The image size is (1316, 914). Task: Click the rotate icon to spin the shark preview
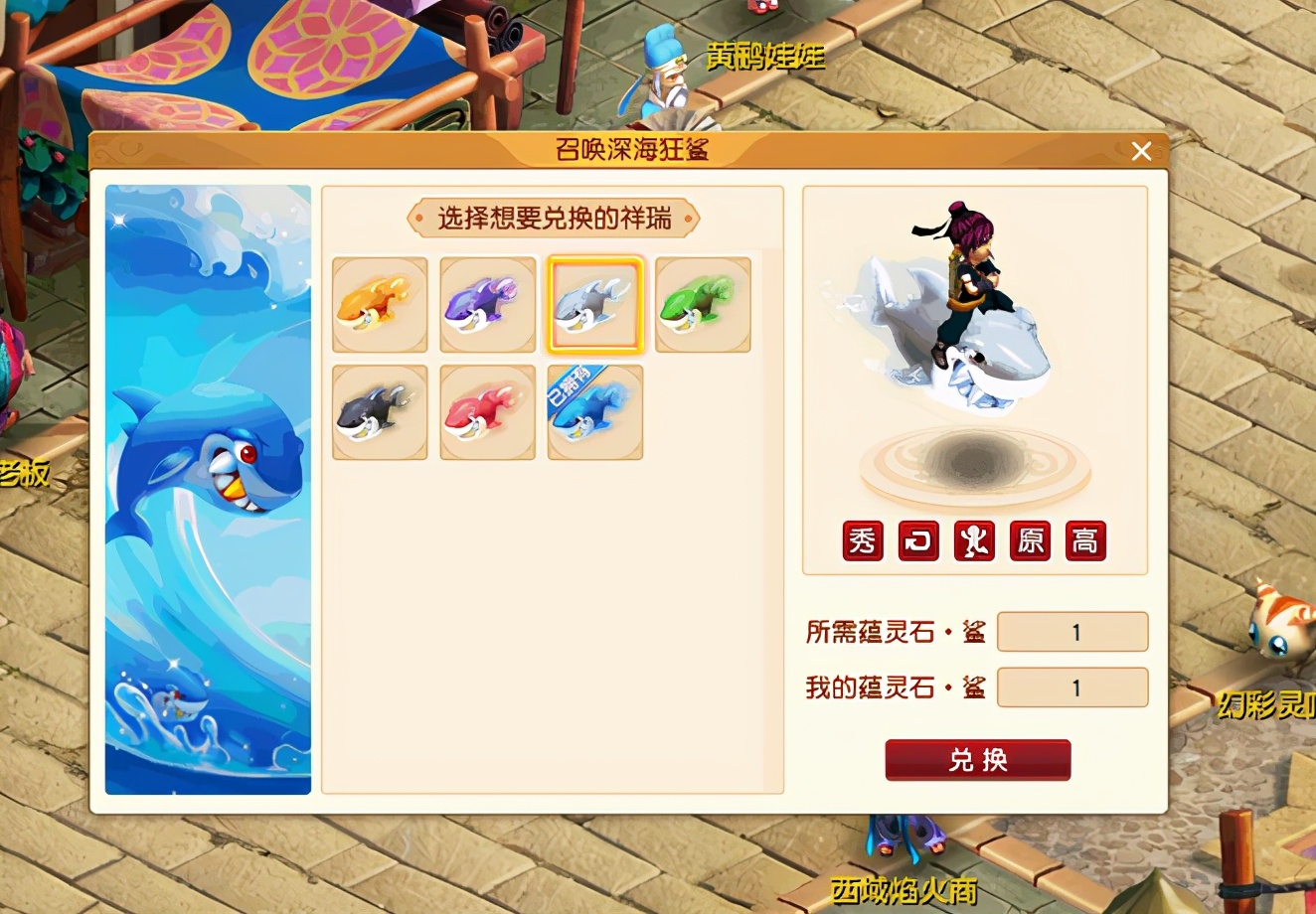point(917,541)
